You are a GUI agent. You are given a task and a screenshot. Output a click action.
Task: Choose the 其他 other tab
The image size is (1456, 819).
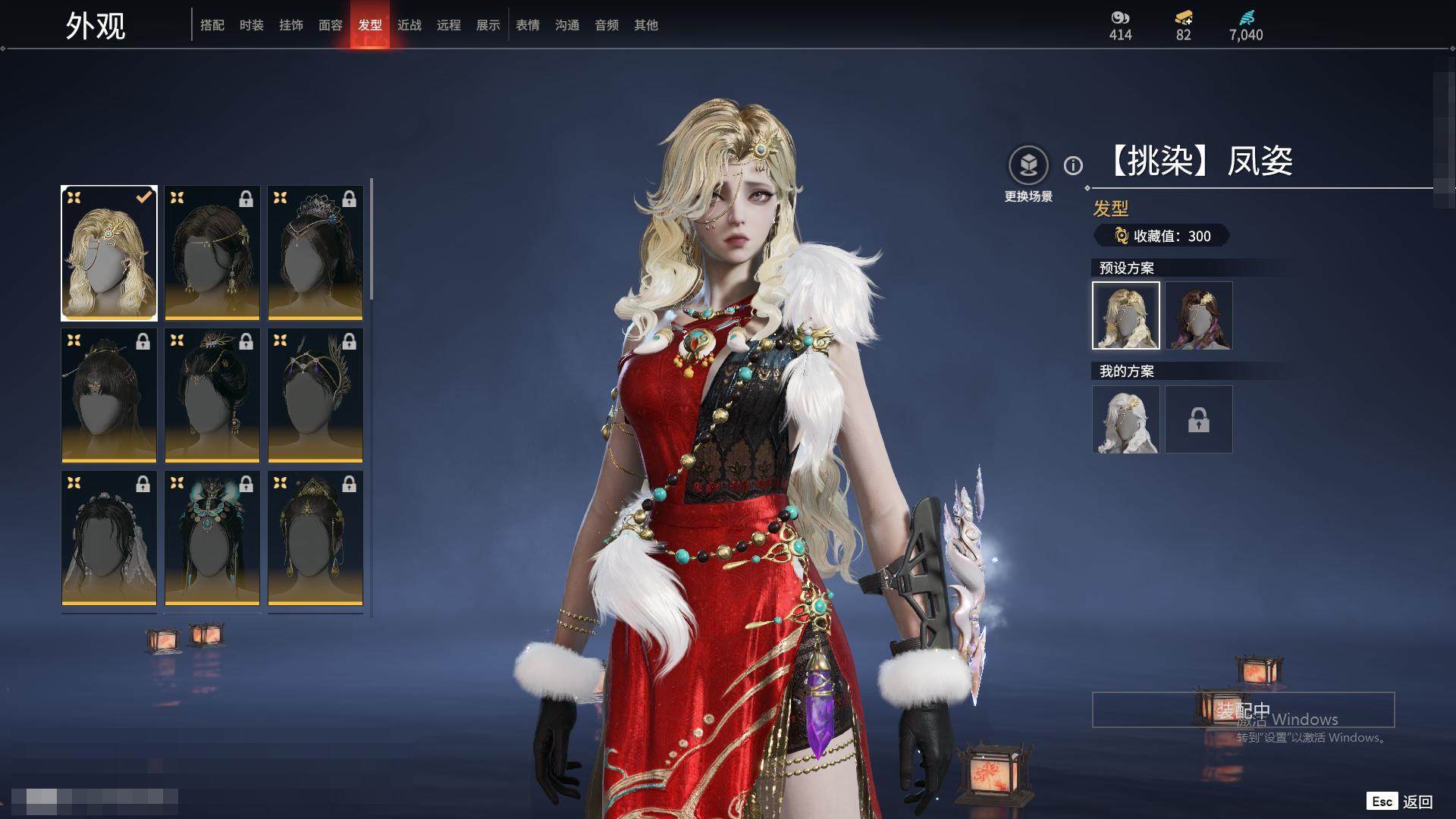coord(646,25)
